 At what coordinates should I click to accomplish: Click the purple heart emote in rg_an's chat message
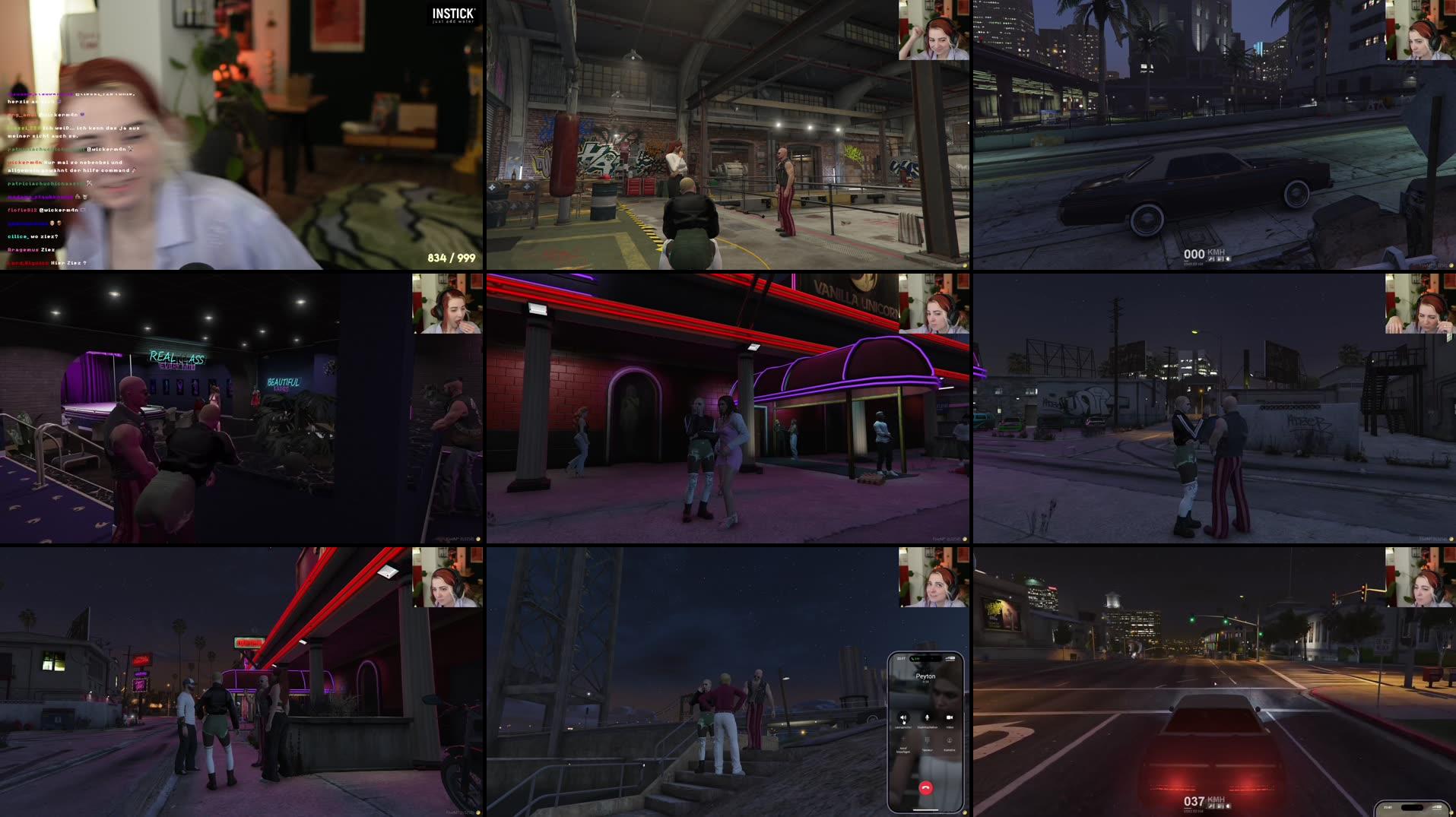coord(82,114)
